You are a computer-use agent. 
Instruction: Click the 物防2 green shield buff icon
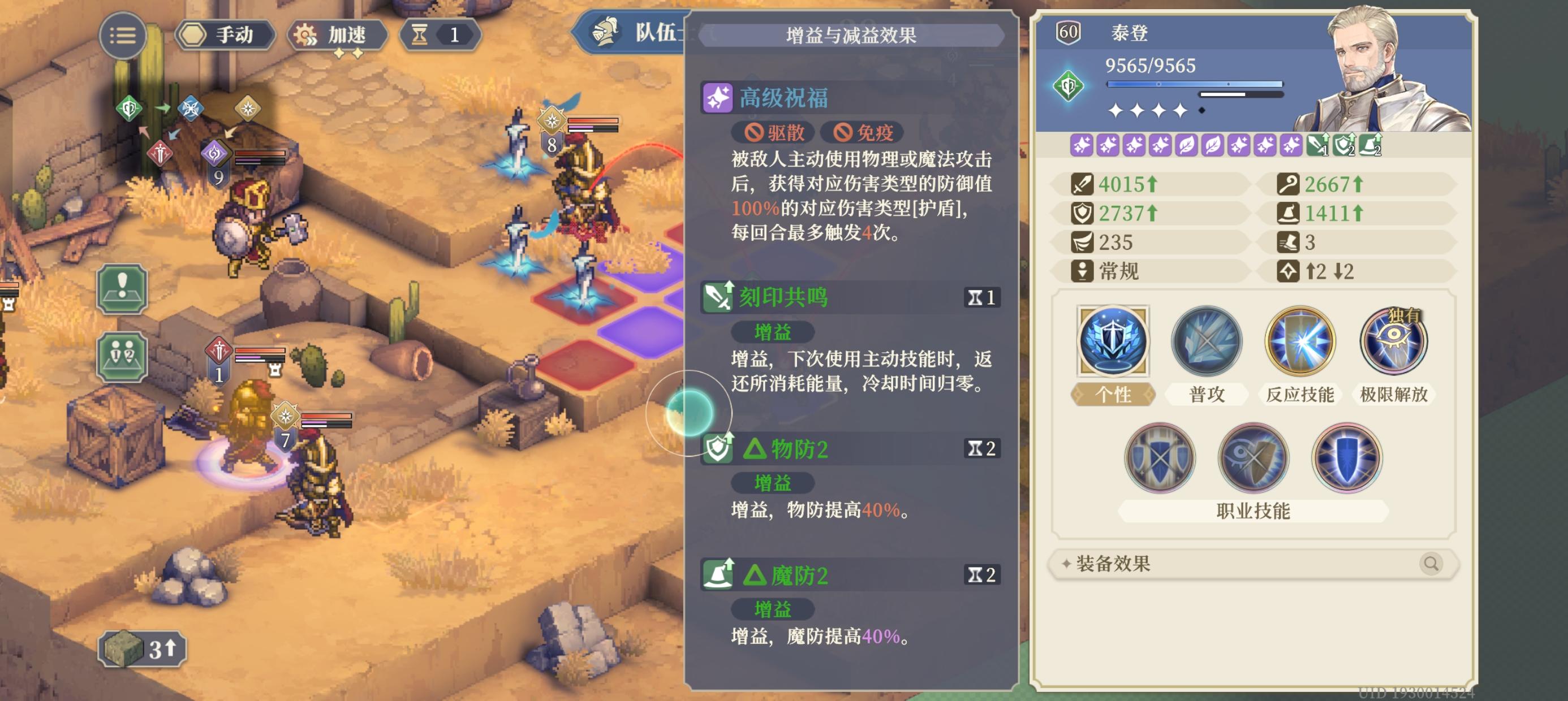pos(718,449)
